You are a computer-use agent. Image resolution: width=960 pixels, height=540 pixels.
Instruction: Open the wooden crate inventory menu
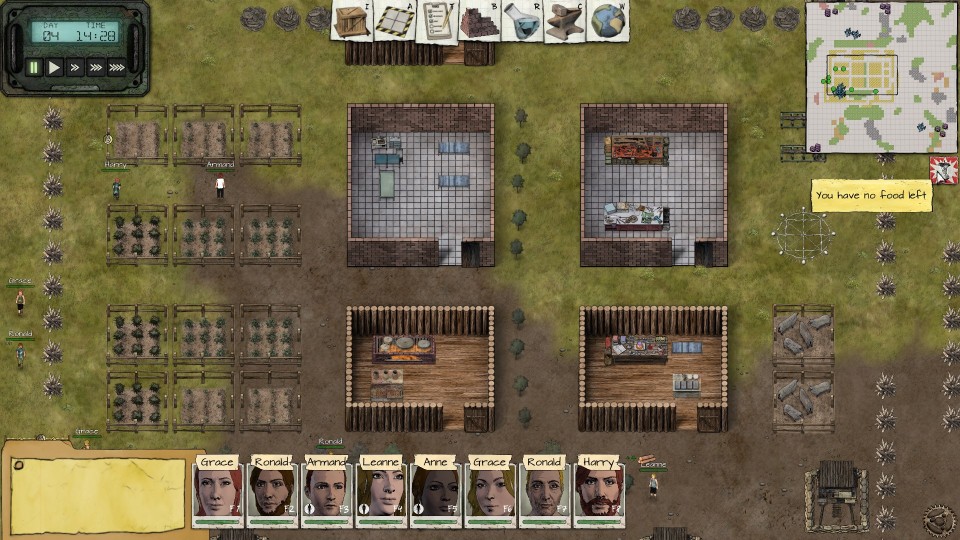tap(351, 21)
